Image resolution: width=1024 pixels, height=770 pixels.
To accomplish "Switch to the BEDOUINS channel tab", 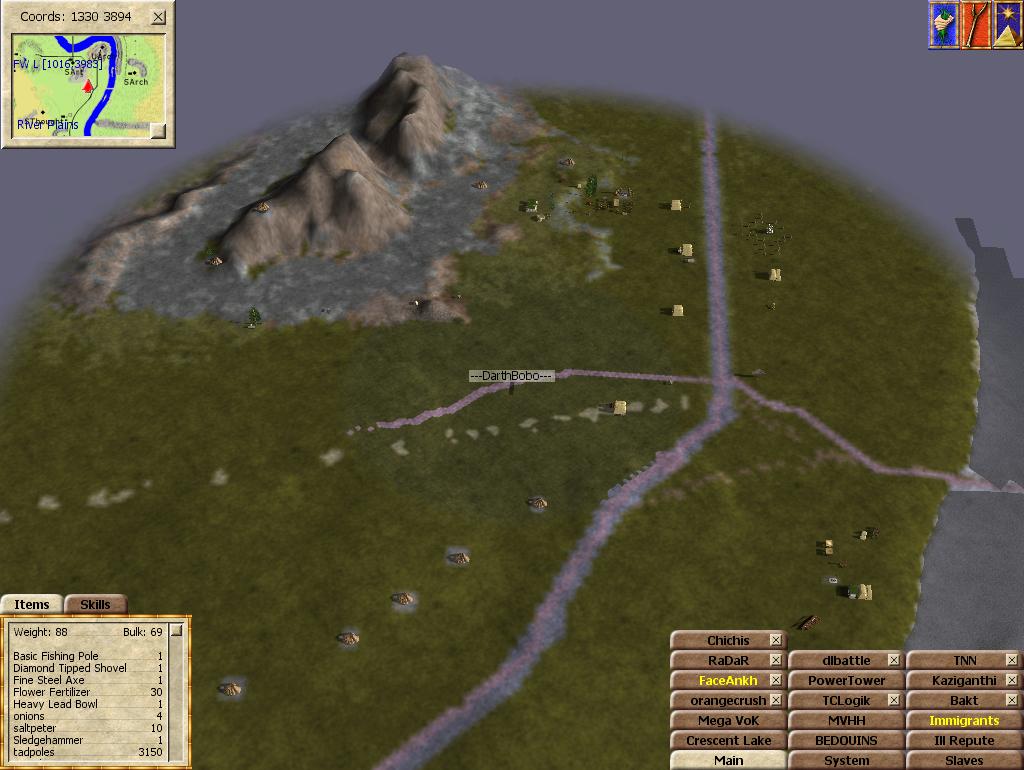I will (x=846, y=740).
